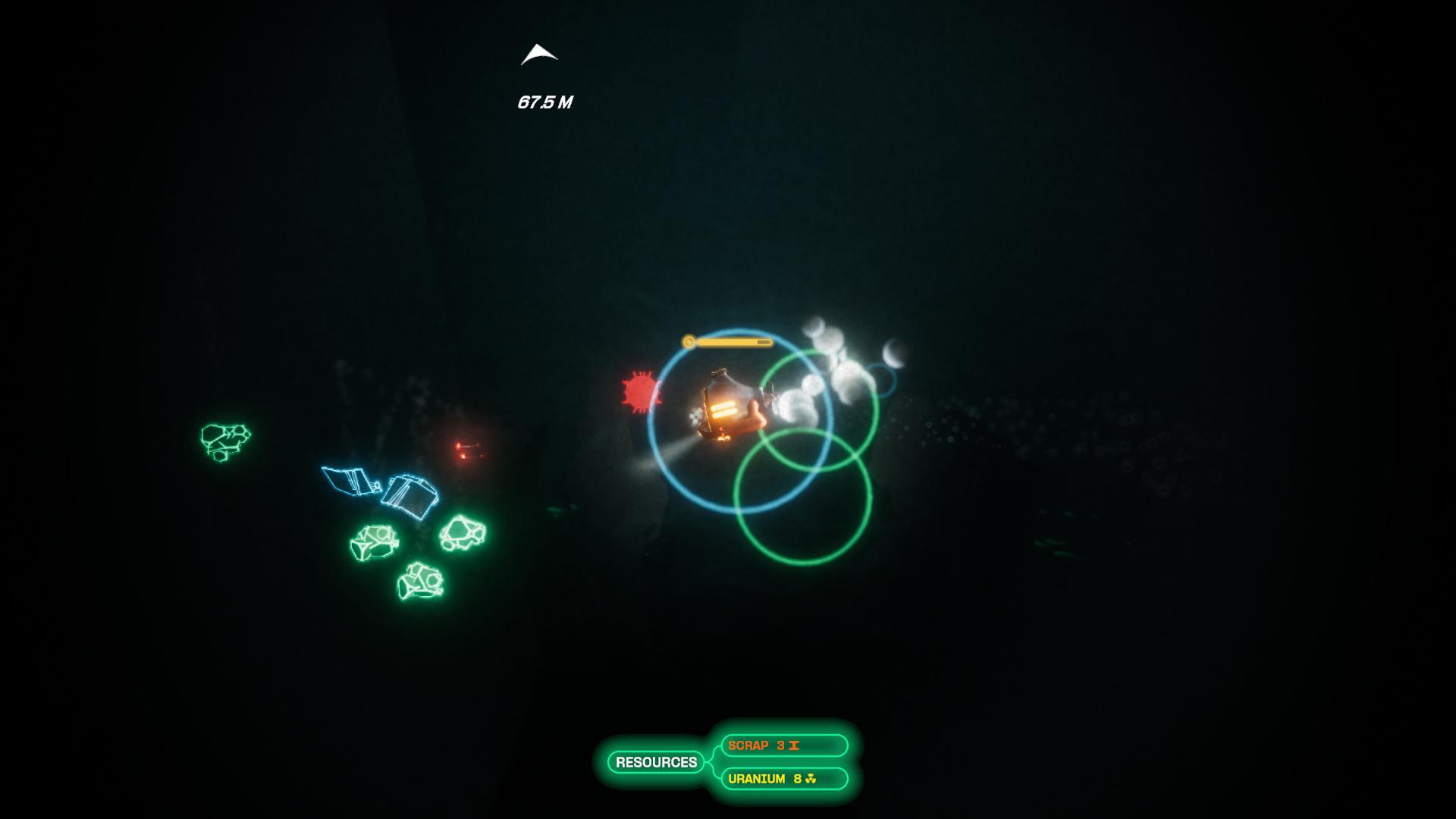Select the white compass arrow at top
Image resolution: width=1456 pixels, height=819 pixels.
tap(539, 55)
